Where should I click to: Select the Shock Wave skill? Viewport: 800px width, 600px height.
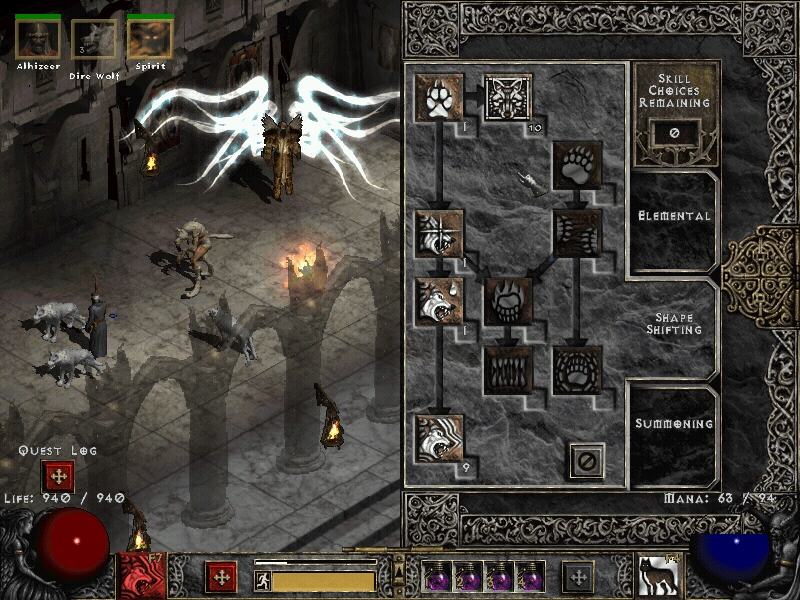click(578, 370)
